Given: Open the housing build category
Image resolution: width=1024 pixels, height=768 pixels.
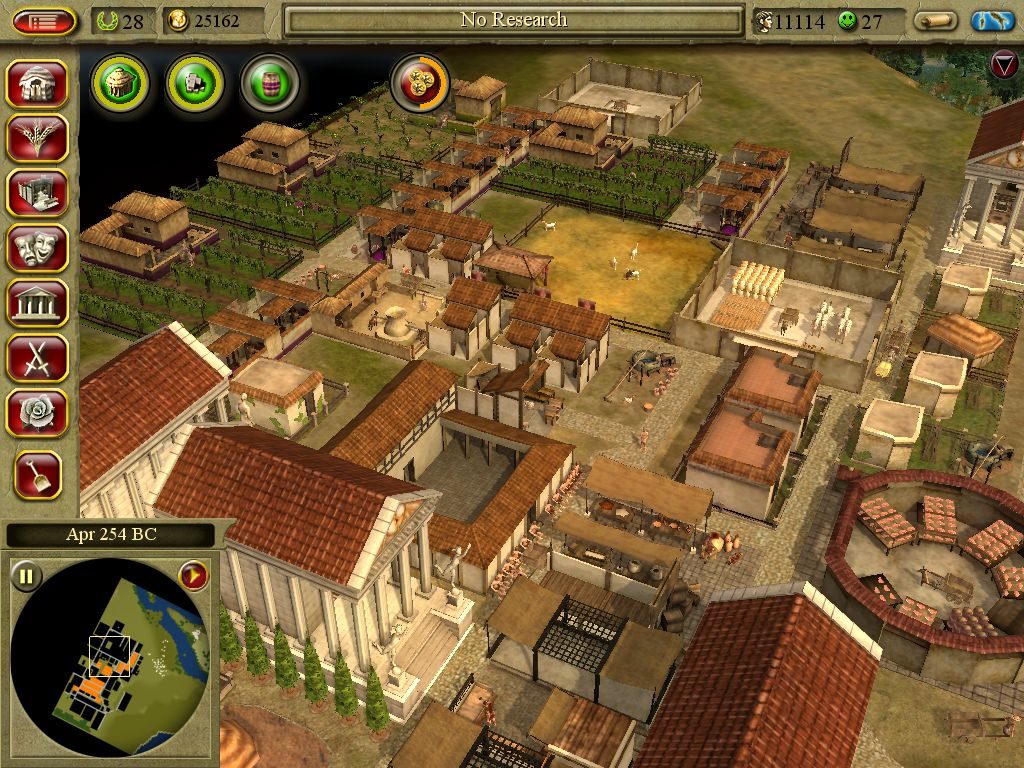Looking at the screenshot, I should click(x=39, y=84).
